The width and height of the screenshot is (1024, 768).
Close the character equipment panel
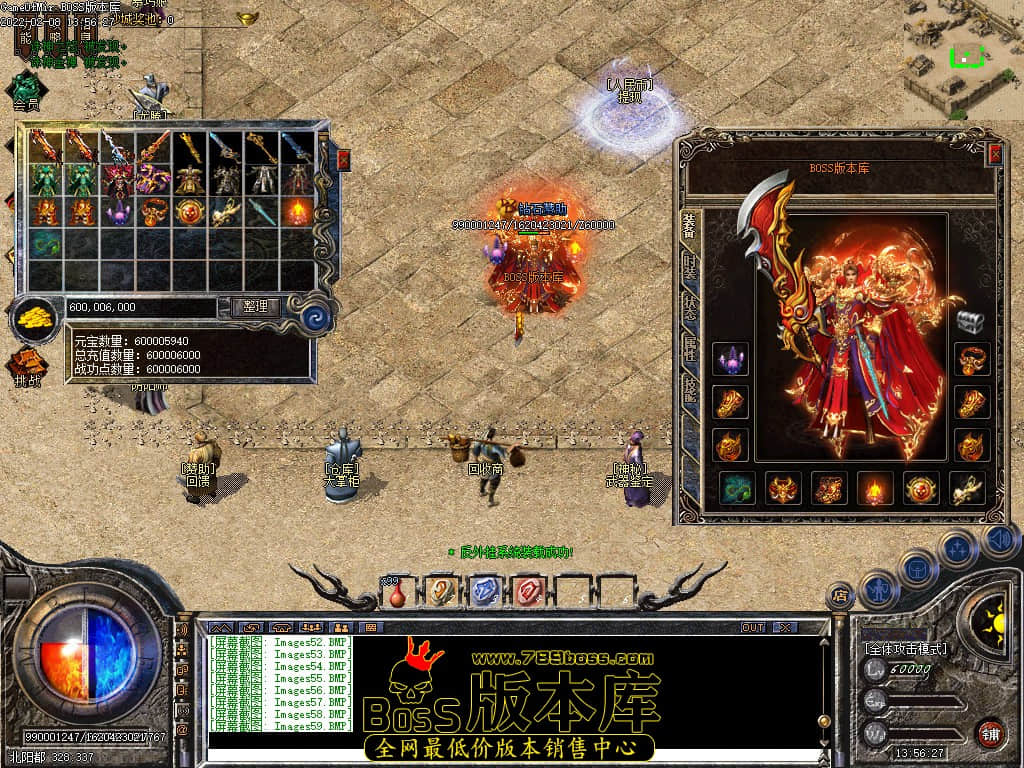994,154
